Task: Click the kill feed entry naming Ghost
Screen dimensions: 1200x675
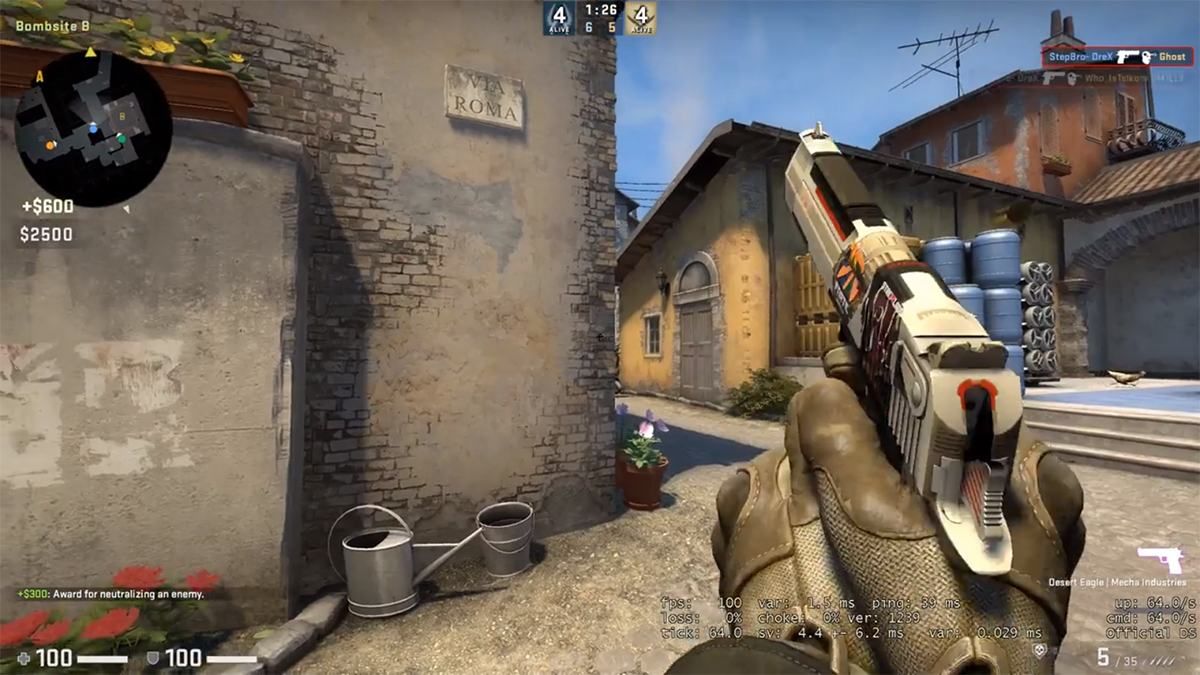Action: (1116, 57)
